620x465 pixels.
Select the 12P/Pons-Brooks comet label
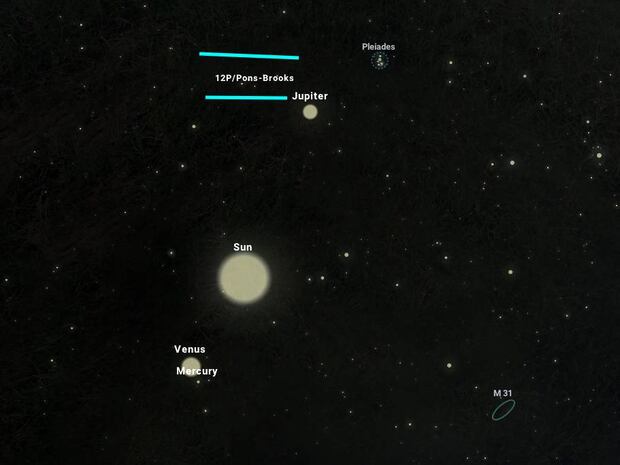pos(254,77)
